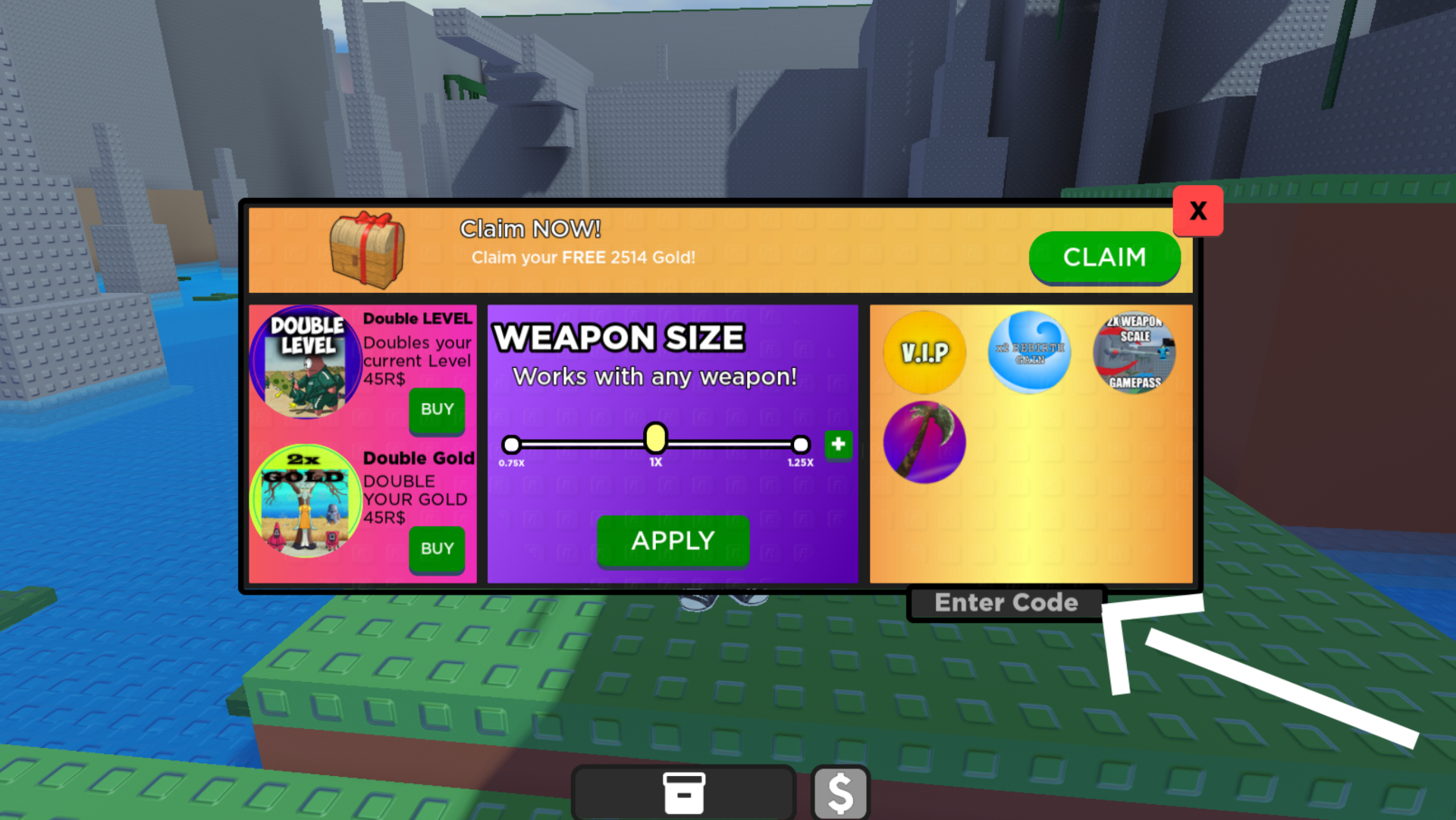Set weapon size to 1.25X point

pyautogui.click(x=800, y=445)
